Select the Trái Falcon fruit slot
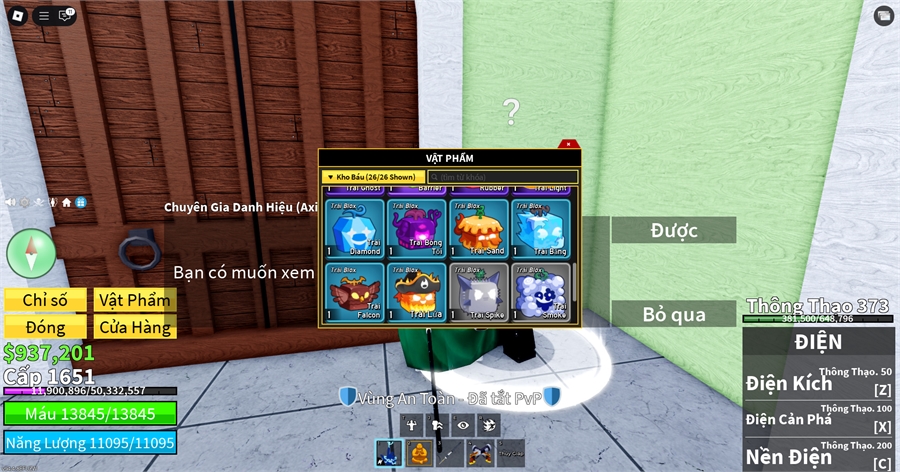 tap(356, 292)
